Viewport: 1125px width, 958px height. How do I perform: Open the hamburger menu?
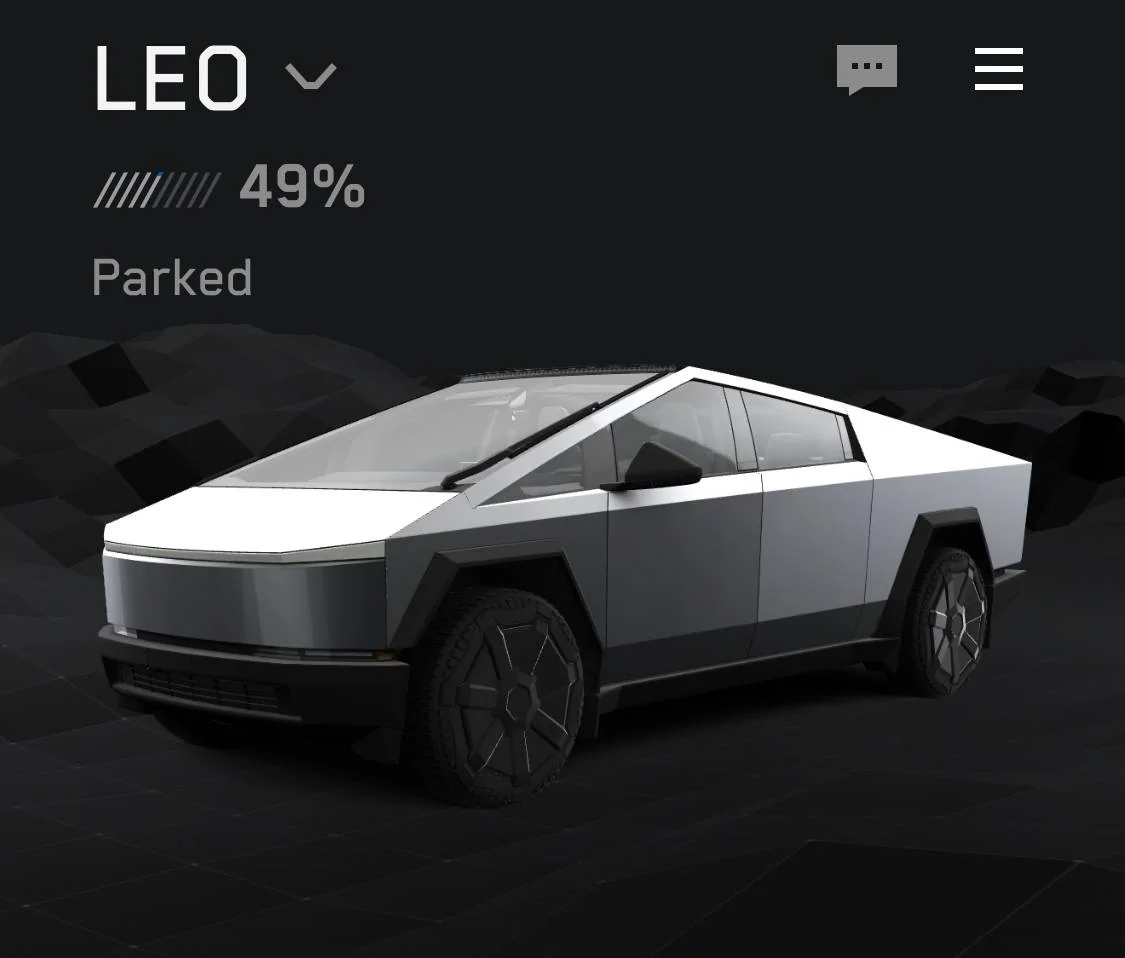click(x=998, y=70)
